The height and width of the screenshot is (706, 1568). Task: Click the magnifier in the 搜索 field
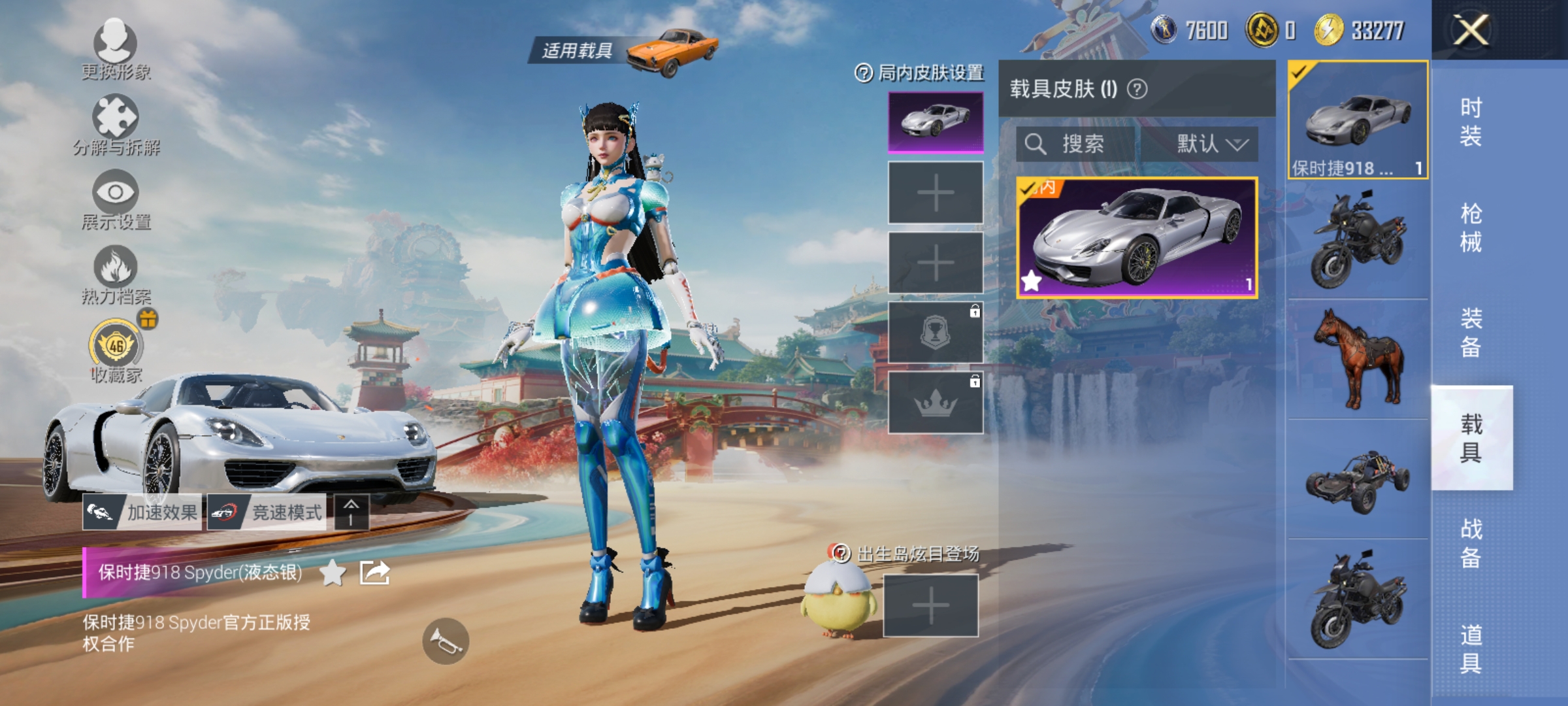tap(1036, 144)
